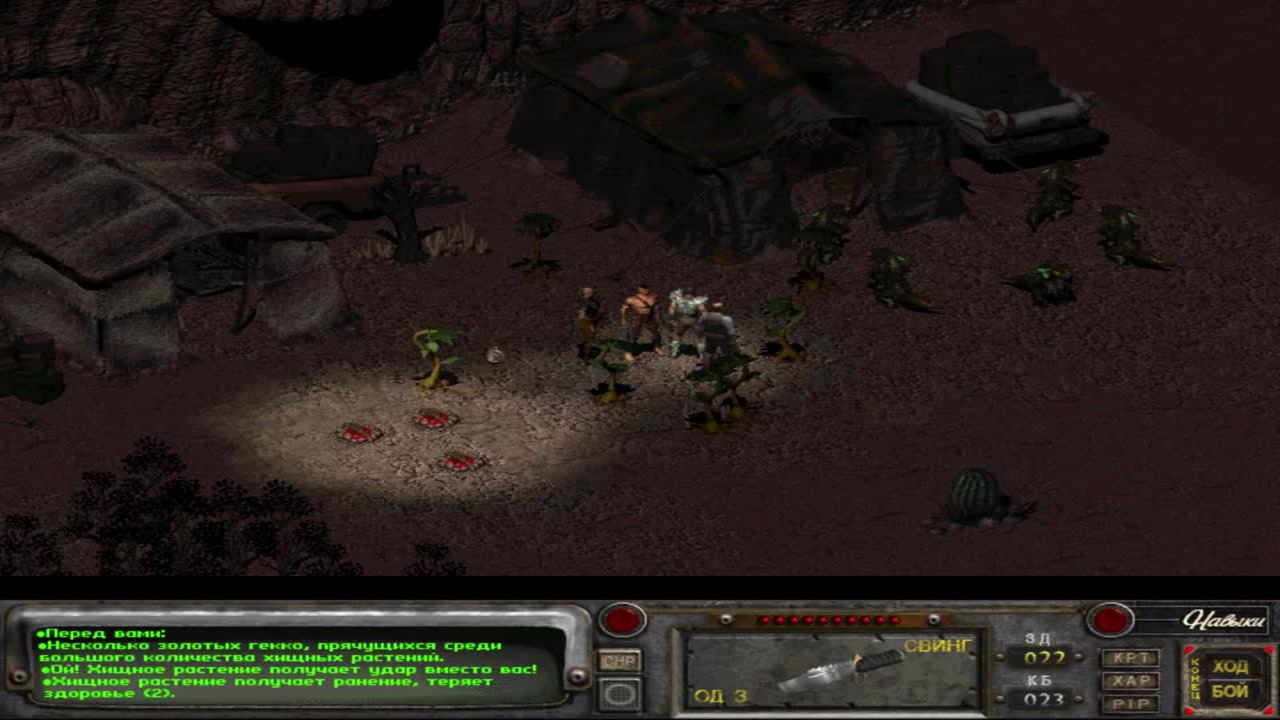
Task: Open the ХАР character sheet
Action: tap(1130, 681)
